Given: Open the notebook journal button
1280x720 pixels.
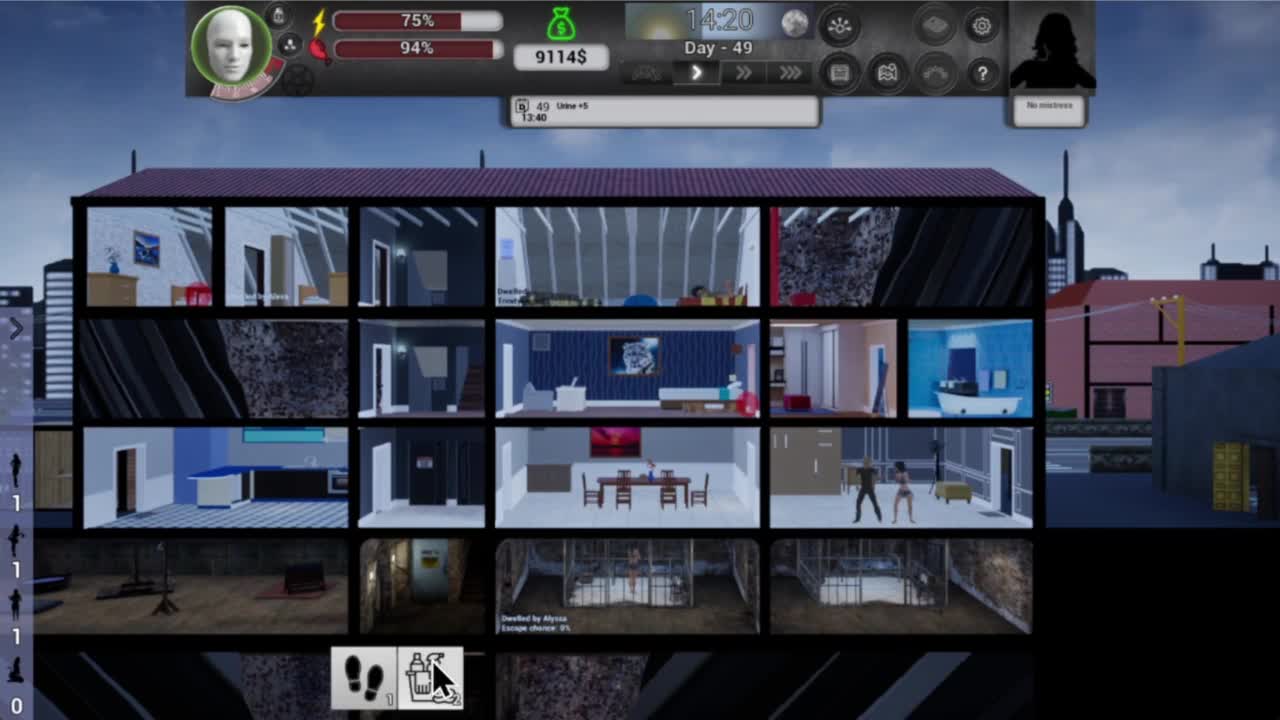Looking at the screenshot, I should tap(840, 73).
